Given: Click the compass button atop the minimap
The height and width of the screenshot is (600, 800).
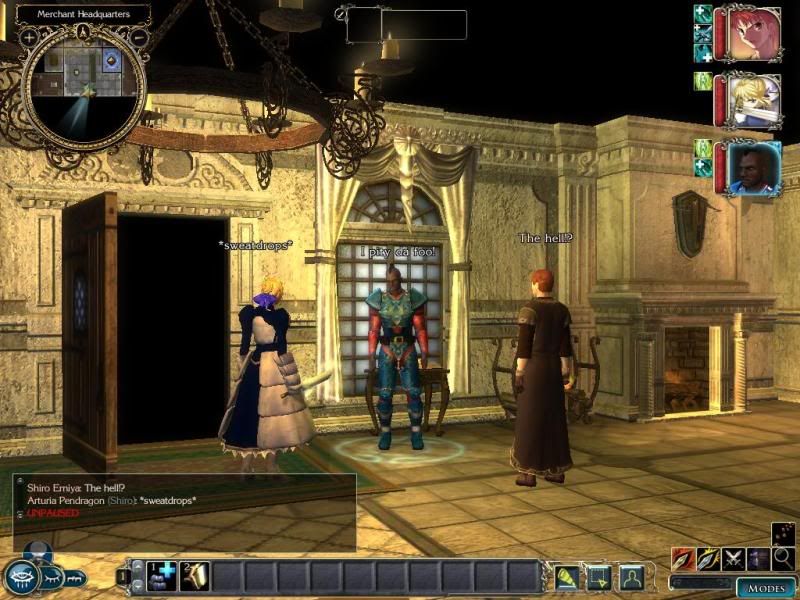Looking at the screenshot, I should point(84,31).
